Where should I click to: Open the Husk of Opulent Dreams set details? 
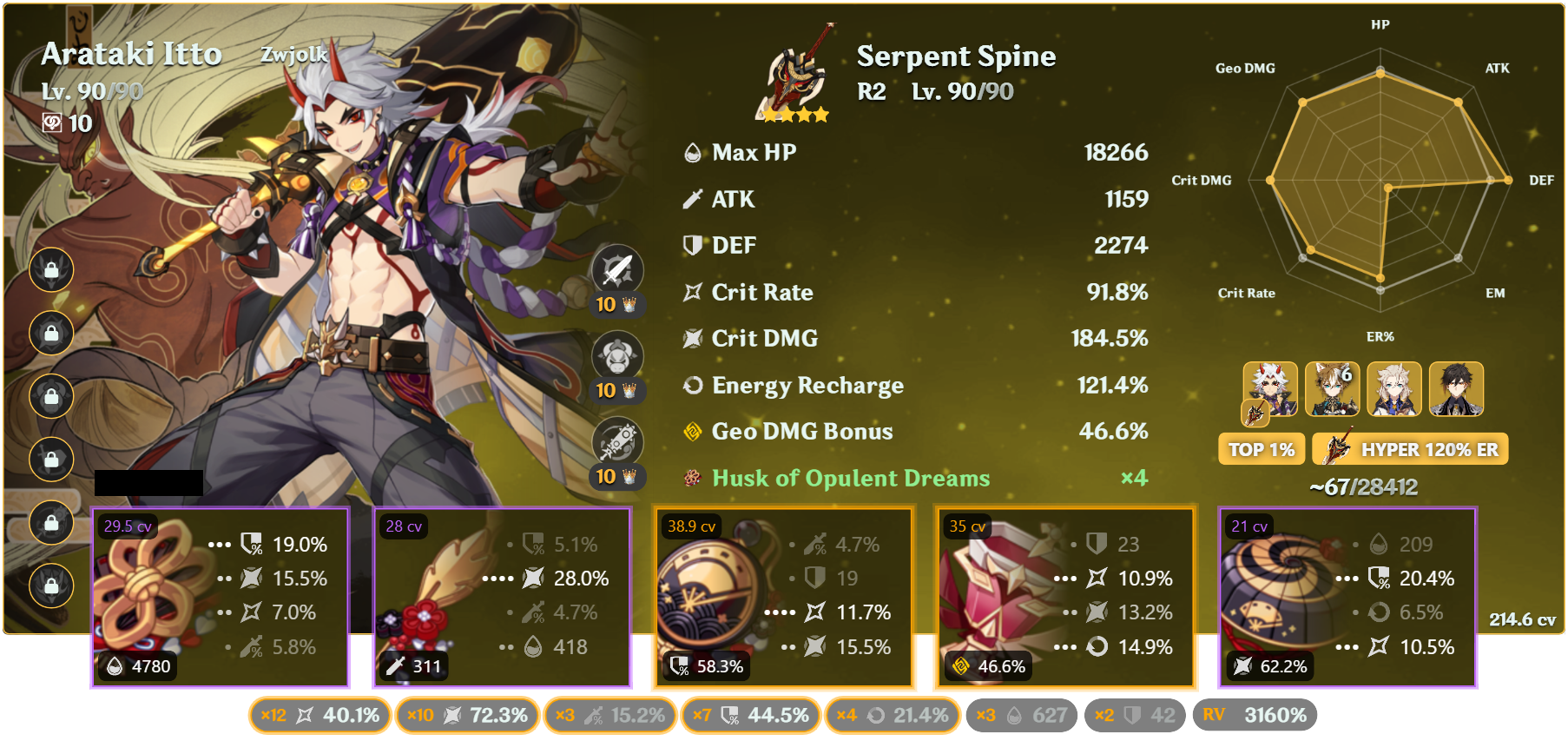[849, 478]
